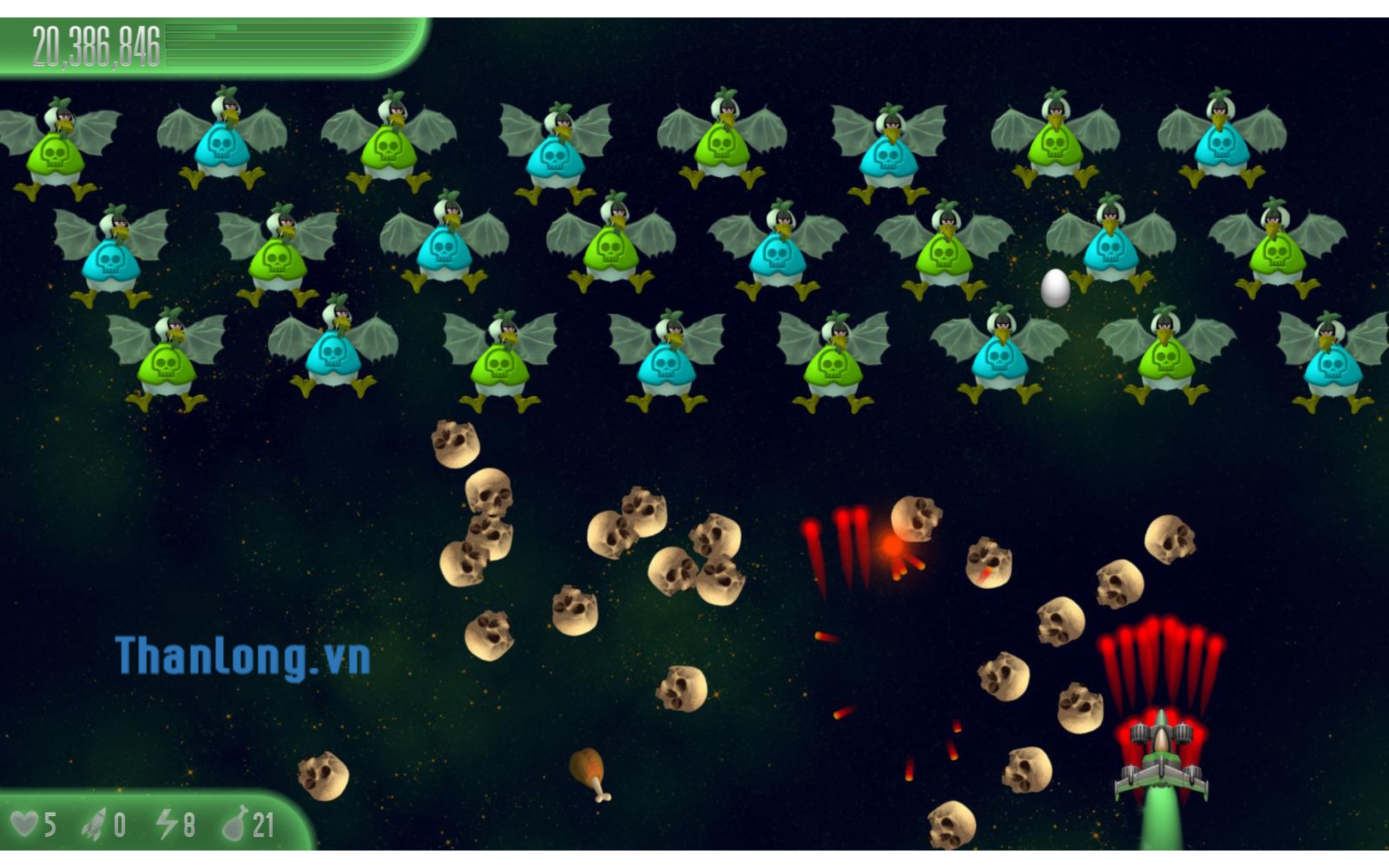The height and width of the screenshot is (868, 1389).
Task: Select the drumstick food counter icon
Action: click(x=236, y=823)
